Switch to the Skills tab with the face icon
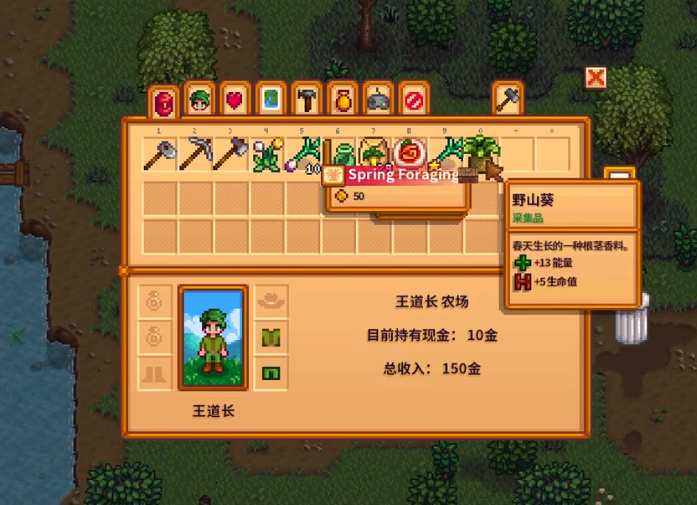Image resolution: width=697 pixels, height=505 pixels. coord(200,100)
